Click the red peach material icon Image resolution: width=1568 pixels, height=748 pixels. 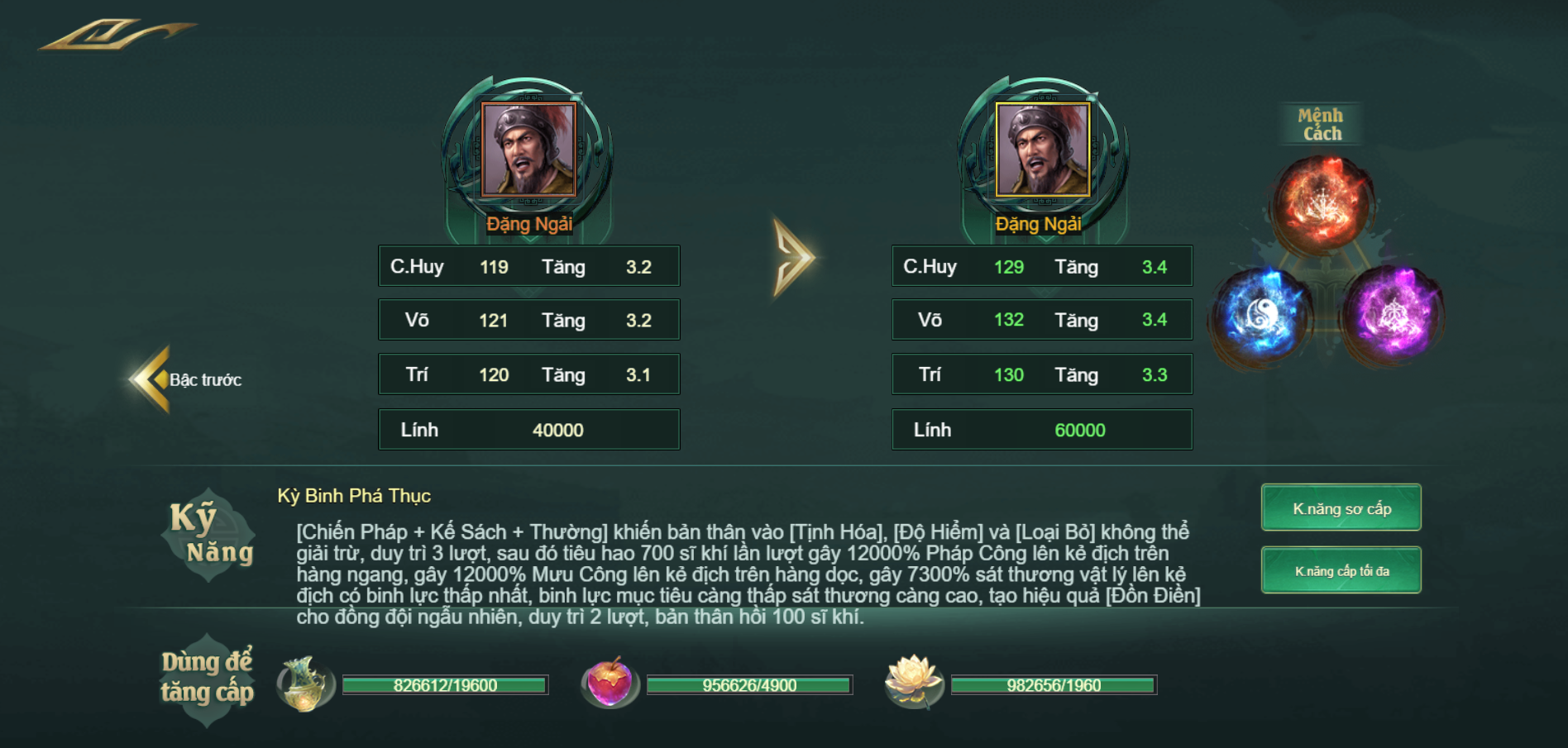(609, 684)
